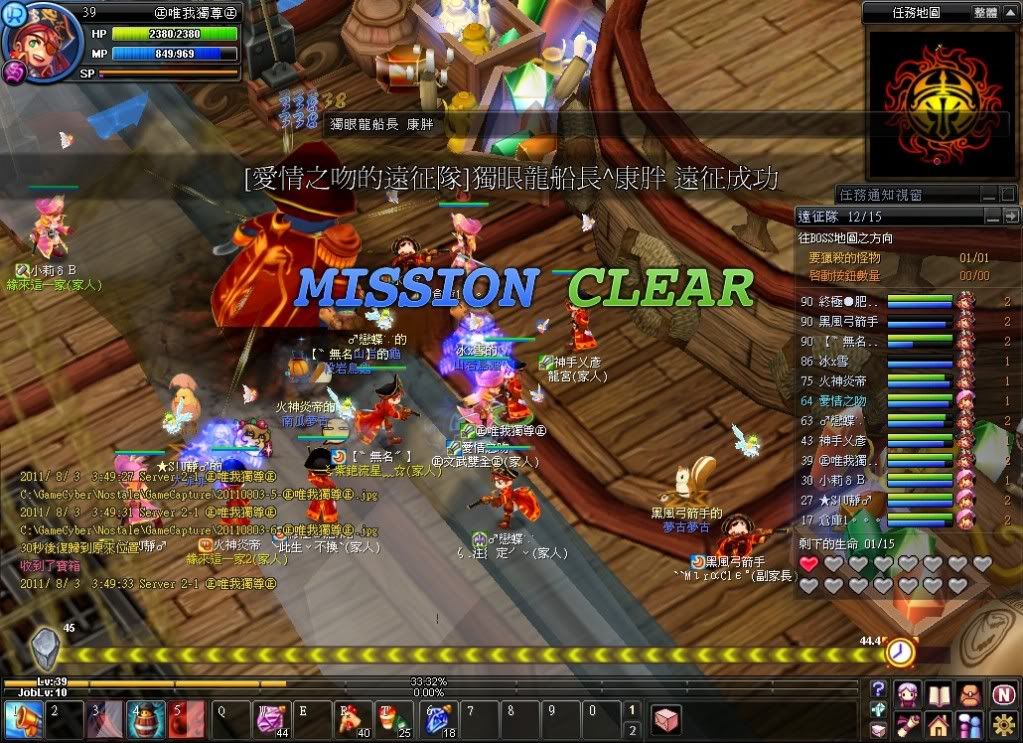Minimize the 任務通知視窗 panel

(x=986, y=195)
